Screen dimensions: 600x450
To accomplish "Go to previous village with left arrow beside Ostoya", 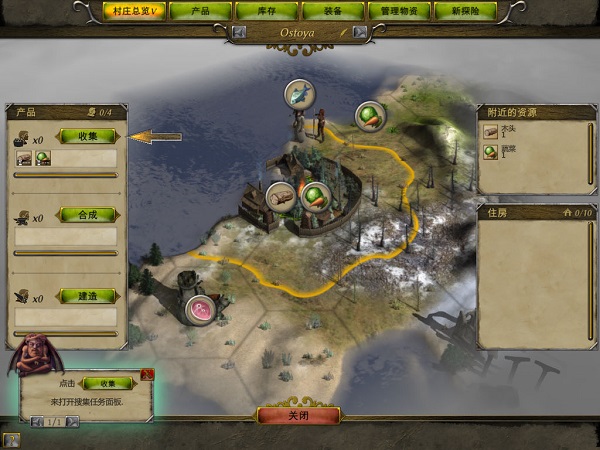I will point(240,32).
